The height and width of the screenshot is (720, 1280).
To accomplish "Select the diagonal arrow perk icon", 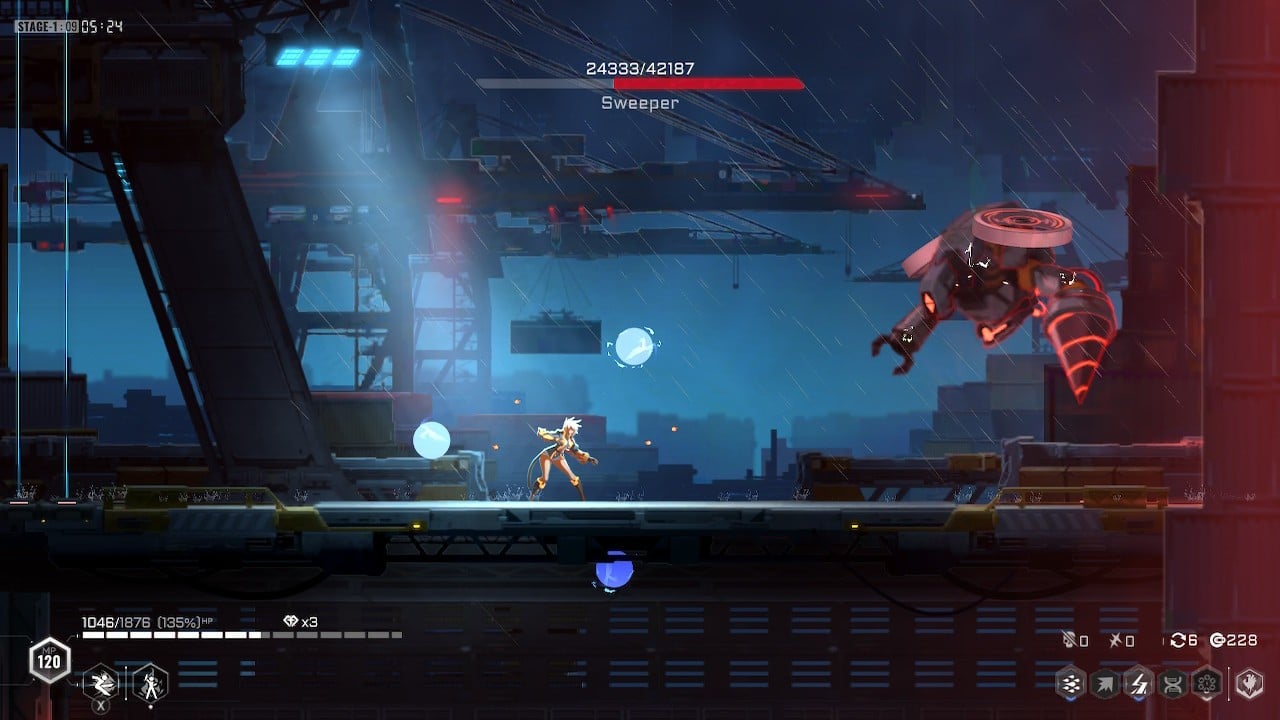I will 1106,684.
